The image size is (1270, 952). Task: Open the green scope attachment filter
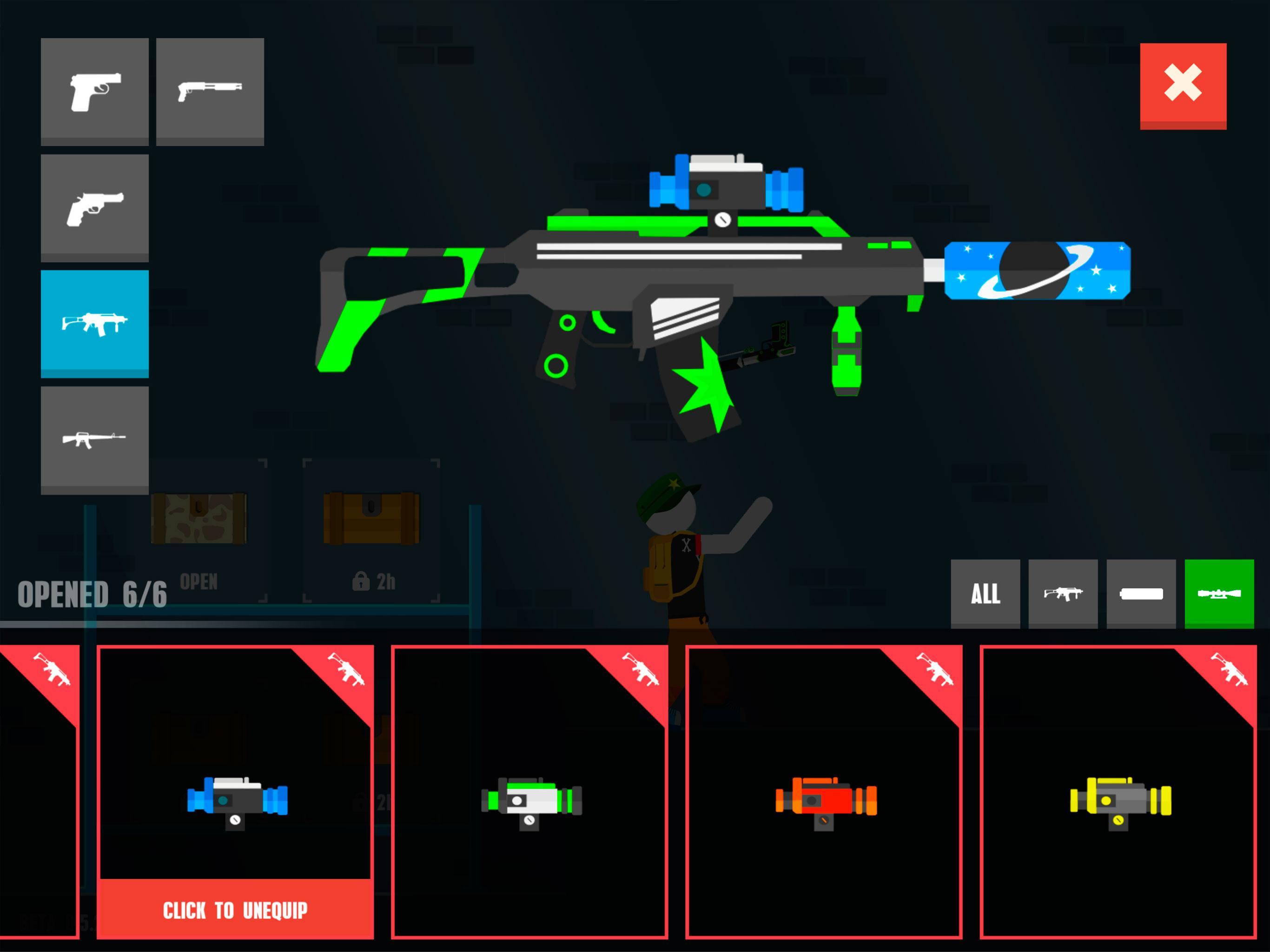coord(1218,594)
